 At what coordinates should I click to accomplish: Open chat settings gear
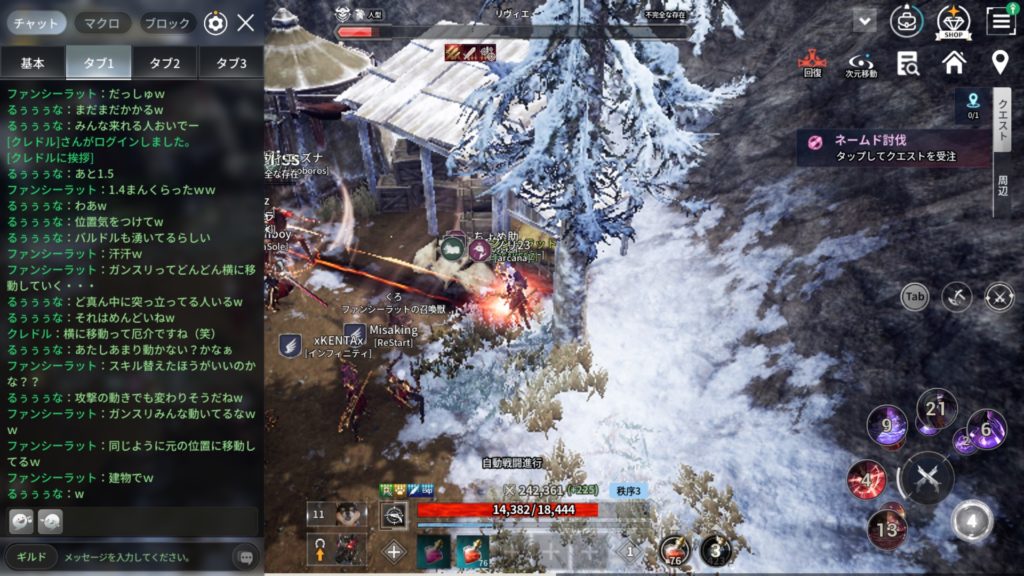tap(215, 23)
